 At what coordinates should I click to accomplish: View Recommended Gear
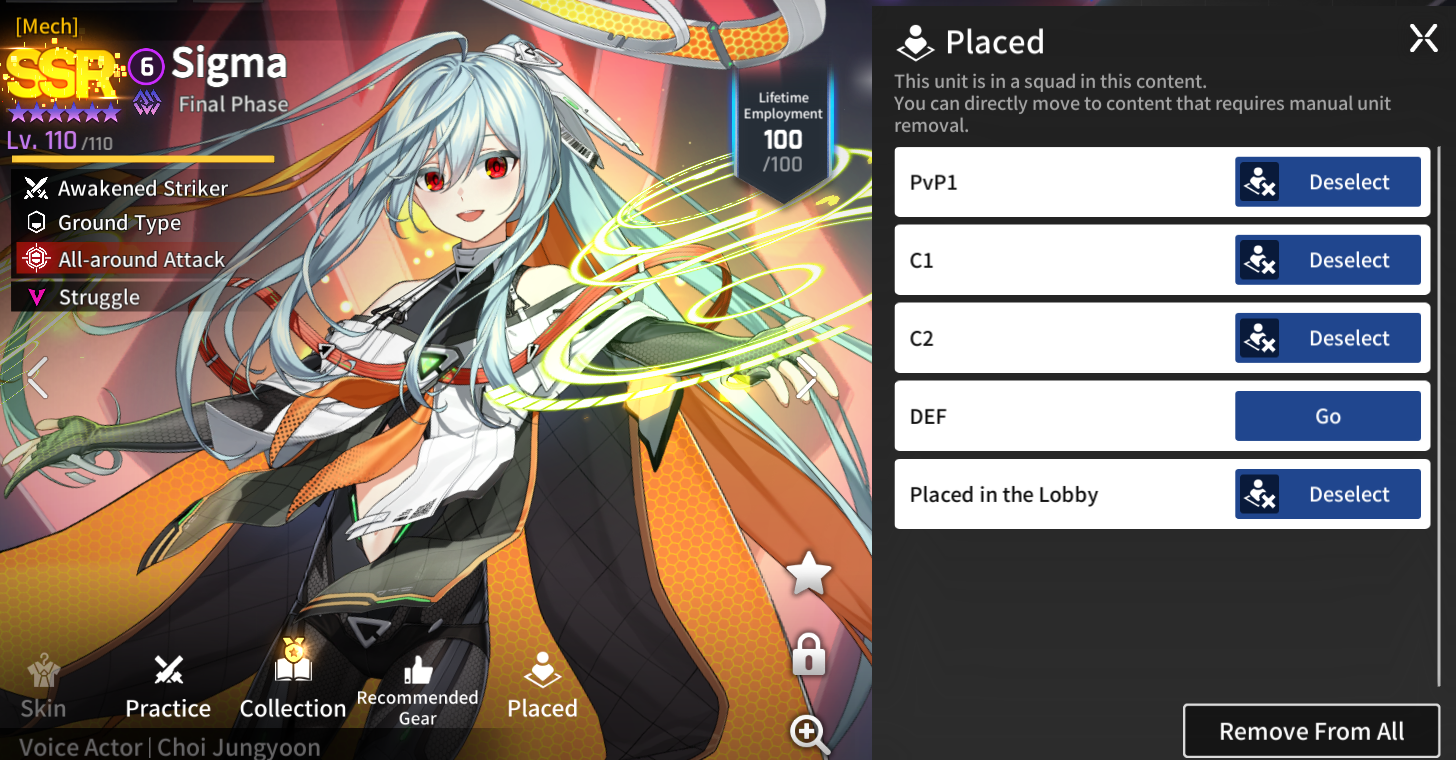click(x=417, y=691)
